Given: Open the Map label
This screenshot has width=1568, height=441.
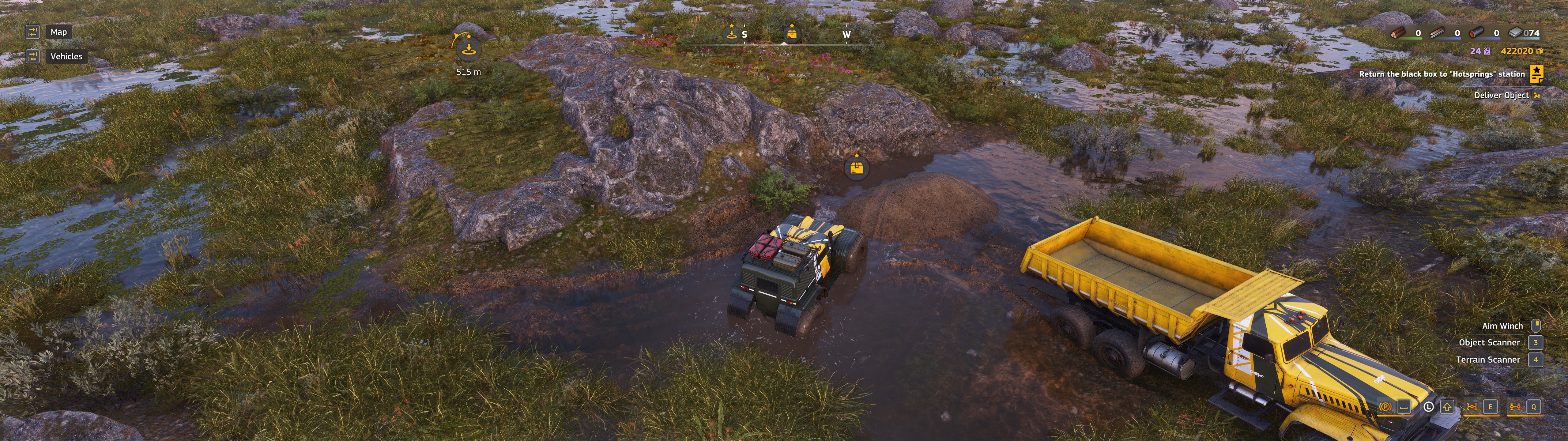Looking at the screenshot, I should tap(58, 32).
